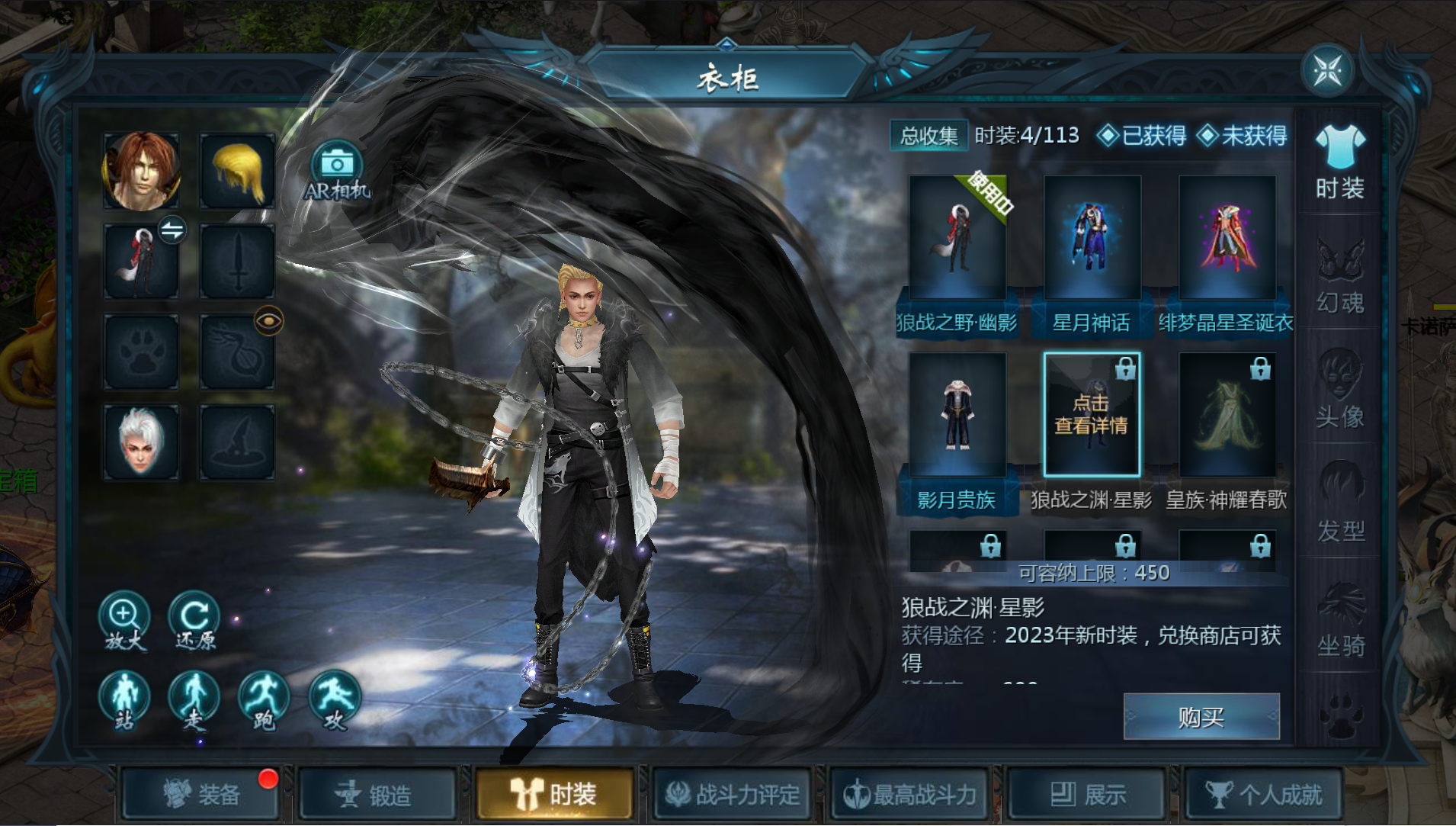Open the 总收集 total collection
Viewport: 1456px width, 826px height.
pyautogui.click(x=928, y=136)
